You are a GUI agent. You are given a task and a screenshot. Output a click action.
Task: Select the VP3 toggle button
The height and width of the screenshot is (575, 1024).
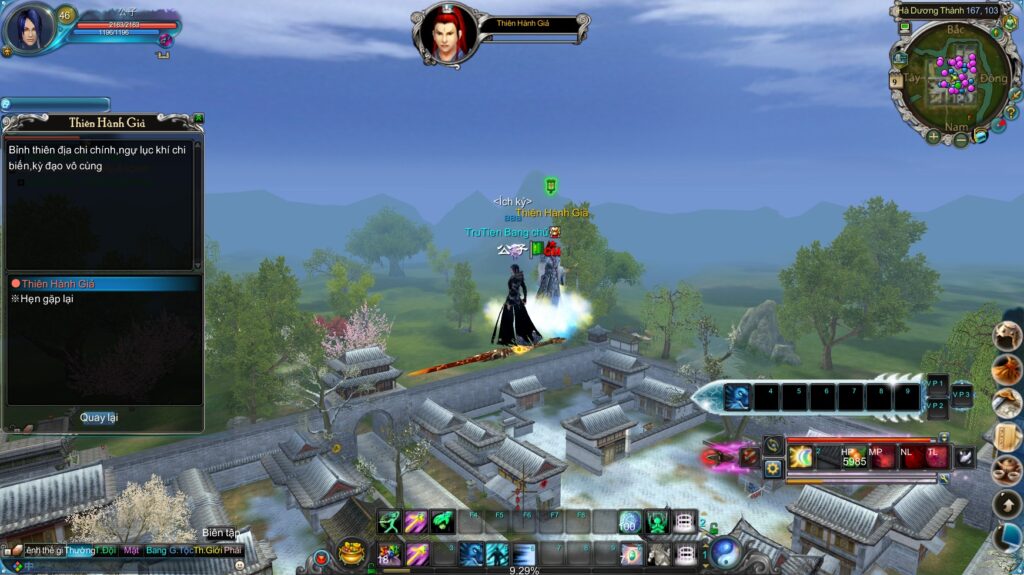[x=962, y=396]
